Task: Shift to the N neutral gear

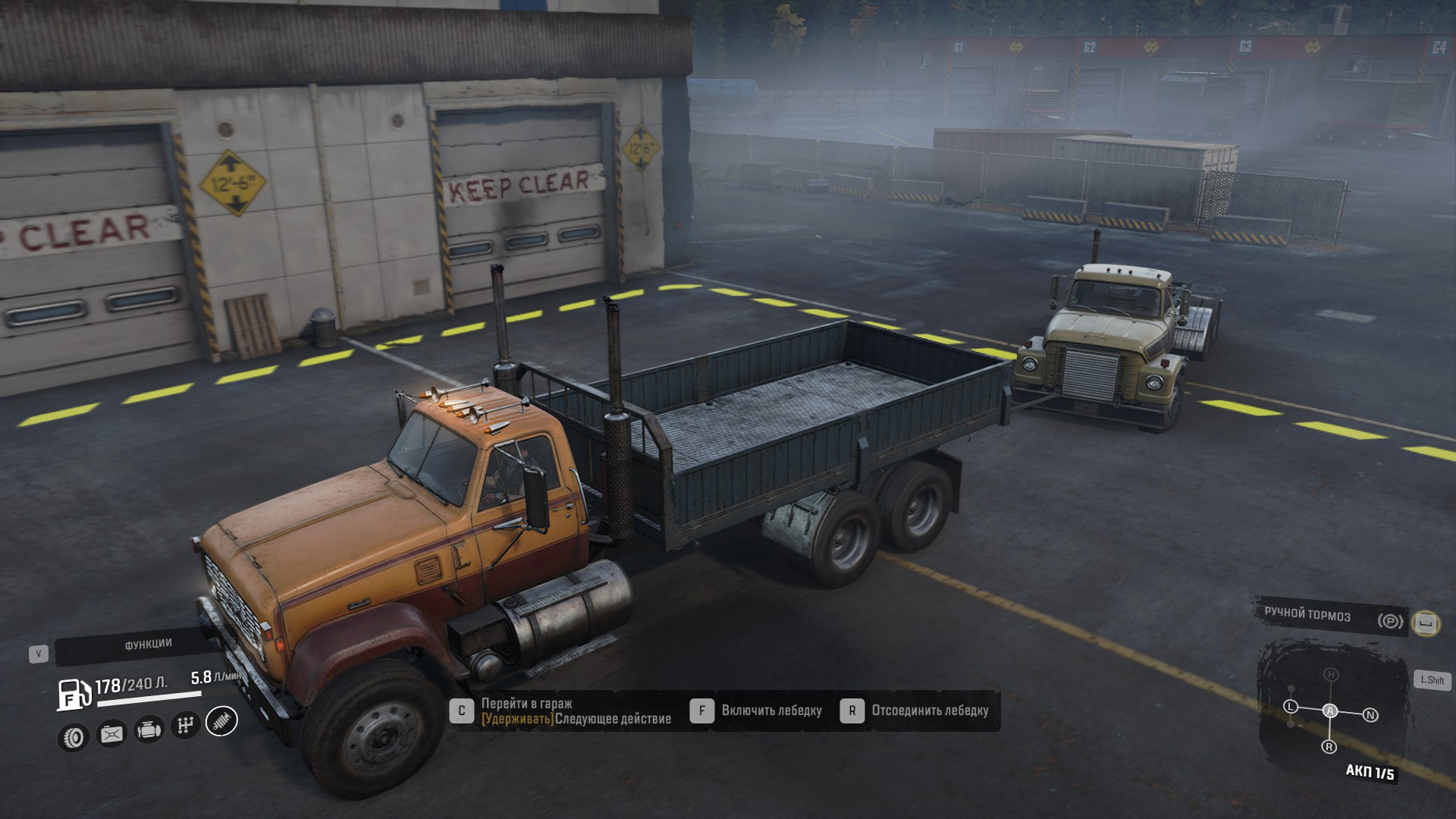Action: [1370, 715]
